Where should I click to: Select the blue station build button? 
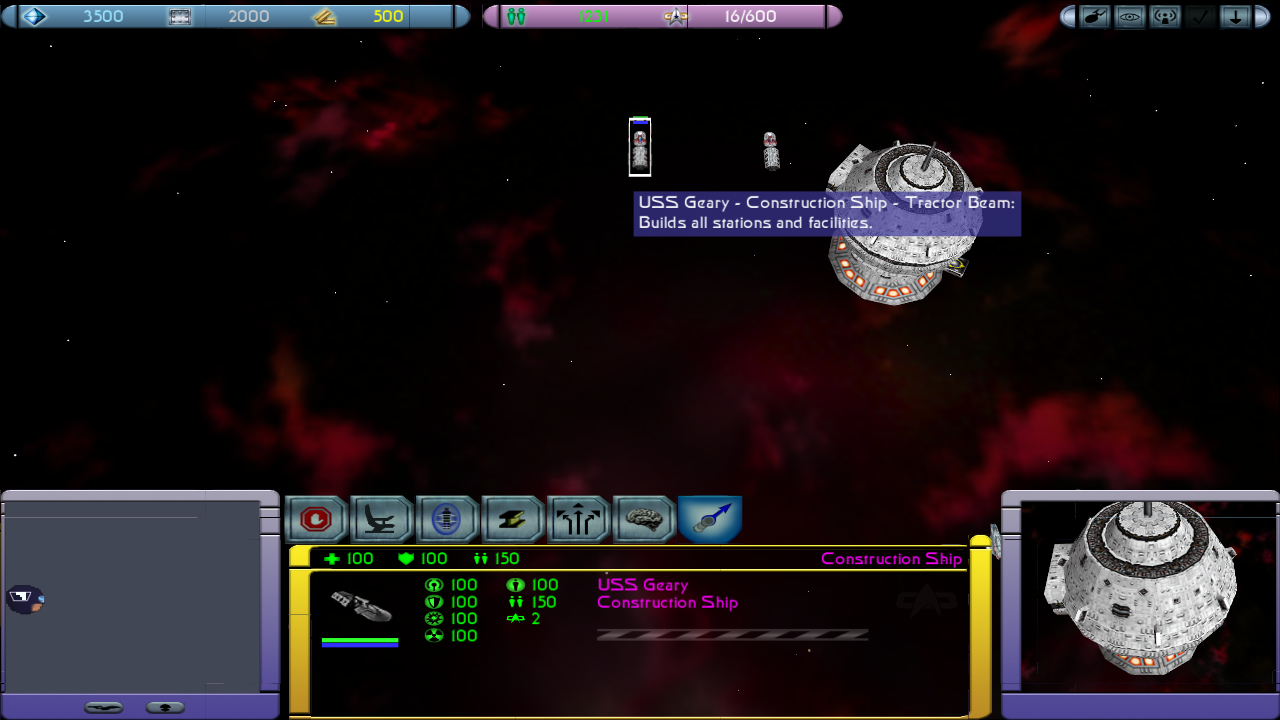pyautogui.click(x=446, y=520)
